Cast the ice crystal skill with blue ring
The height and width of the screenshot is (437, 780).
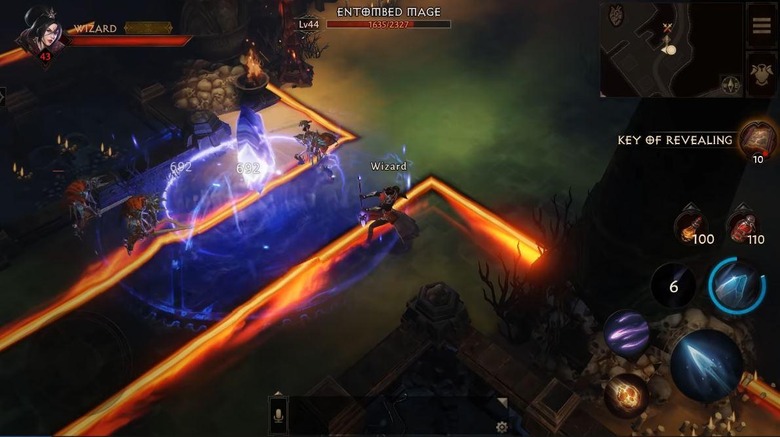(x=738, y=287)
